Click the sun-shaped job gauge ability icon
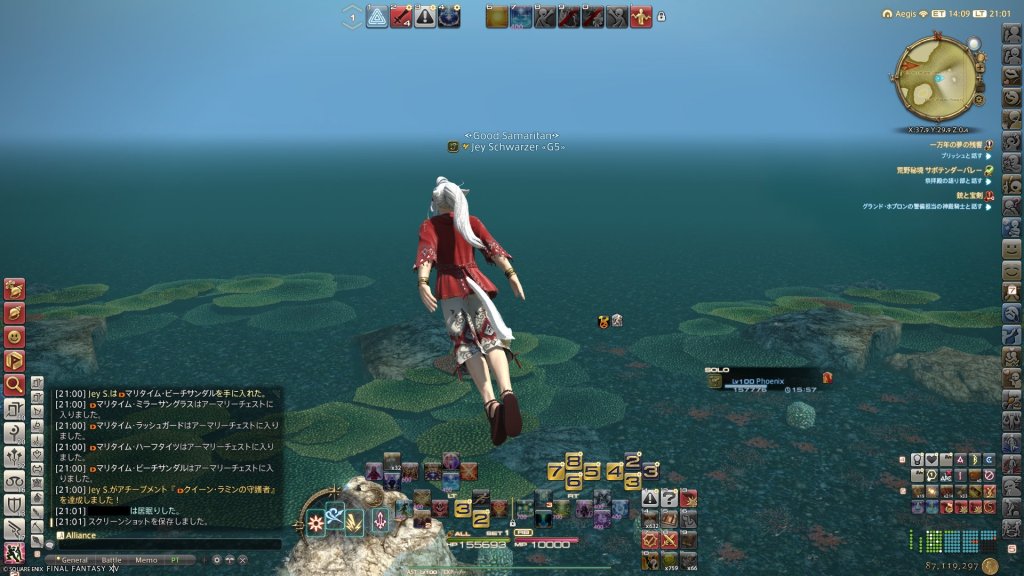 coord(316,521)
